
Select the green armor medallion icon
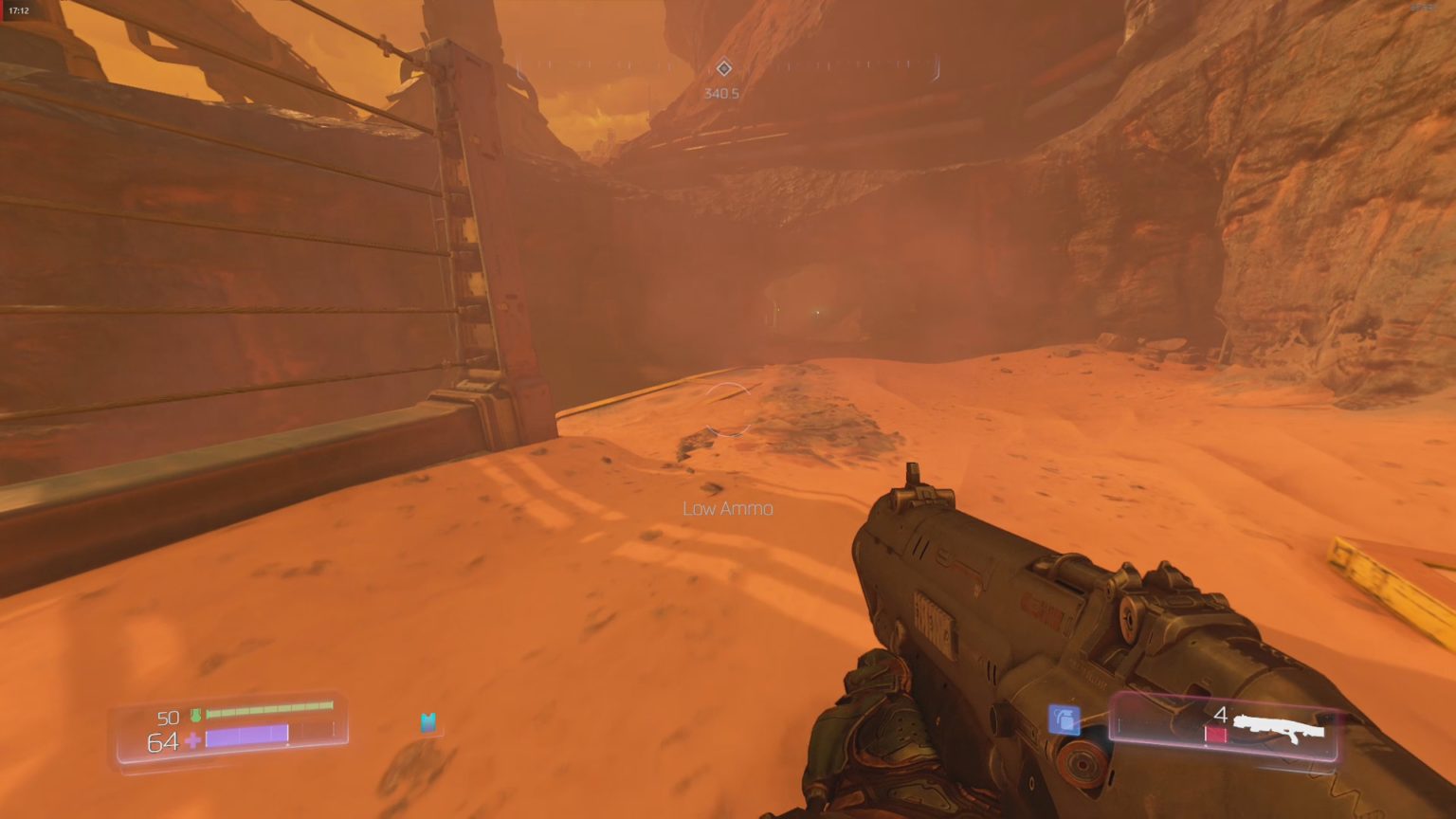click(195, 718)
